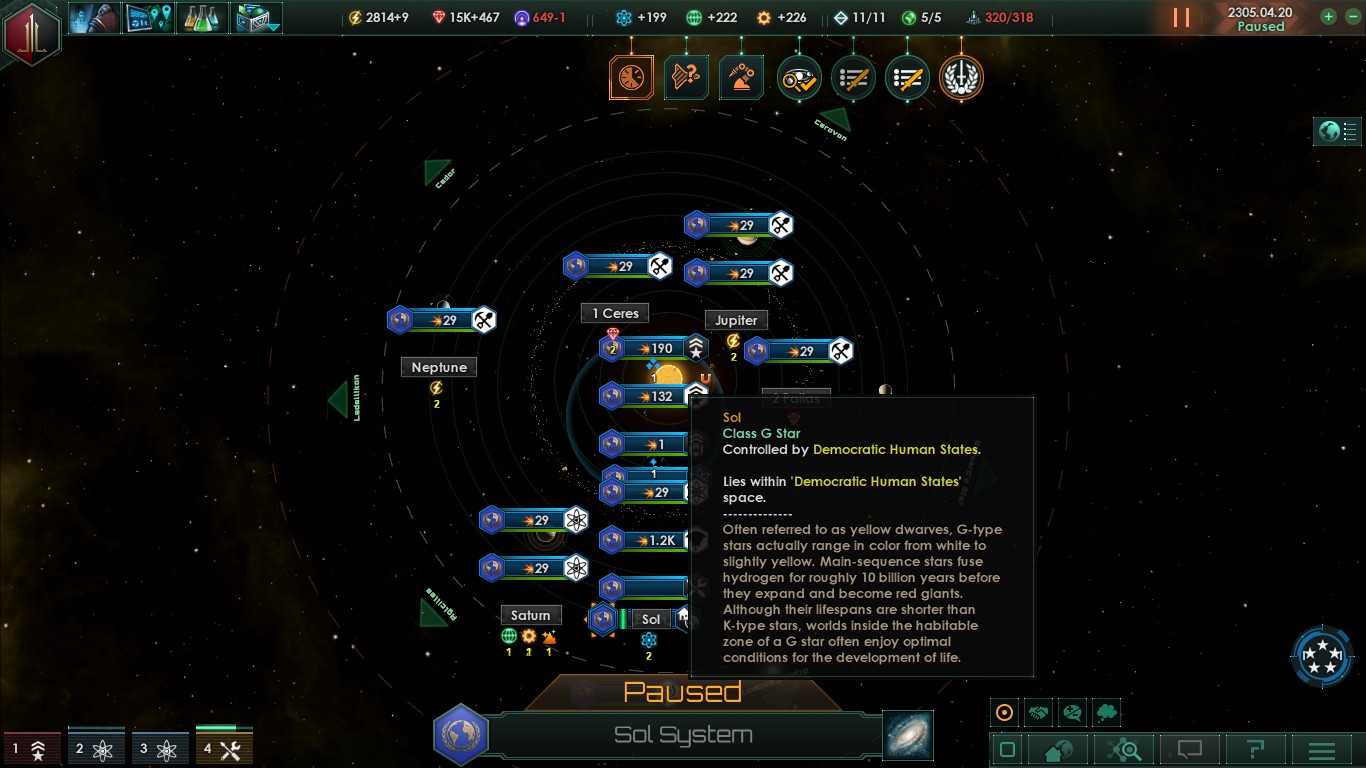This screenshot has height=768, width=1366.
Task: Open the ship designer crate menu
Action: (257, 18)
